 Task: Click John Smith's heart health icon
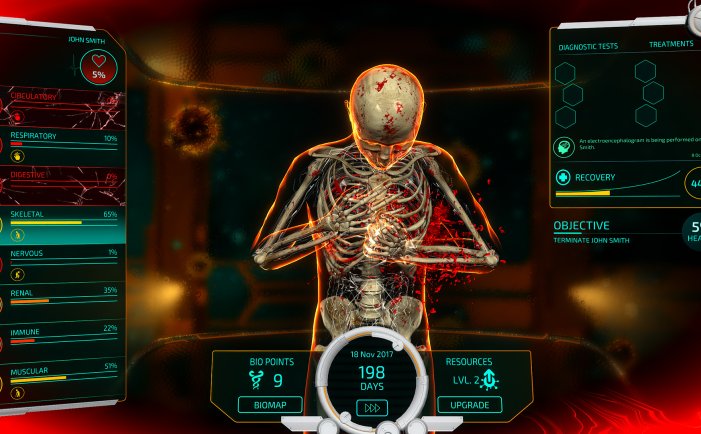coord(99,68)
